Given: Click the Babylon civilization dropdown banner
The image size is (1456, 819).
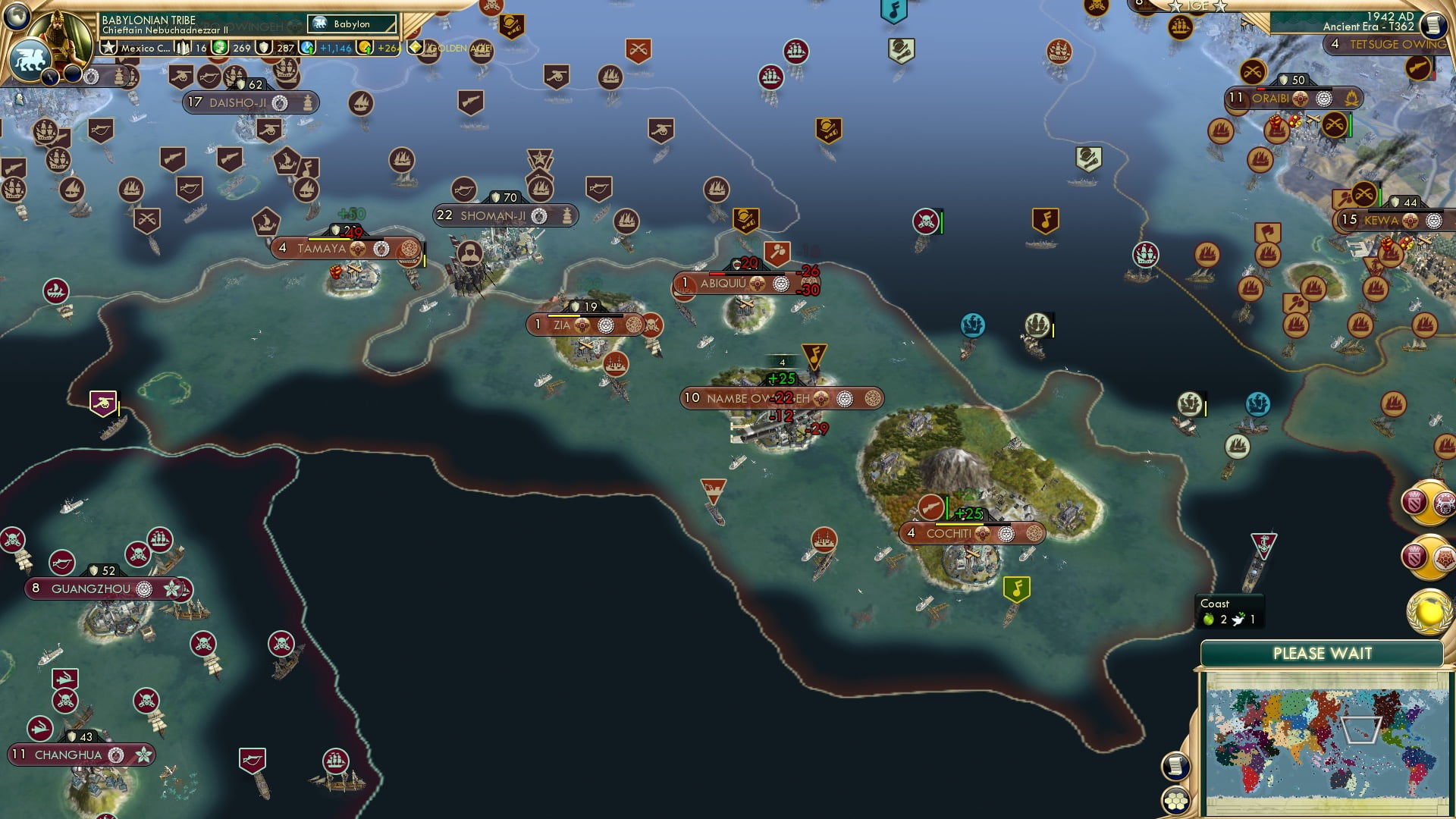Looking at the screenshot, I should click(x=350, y=24).
